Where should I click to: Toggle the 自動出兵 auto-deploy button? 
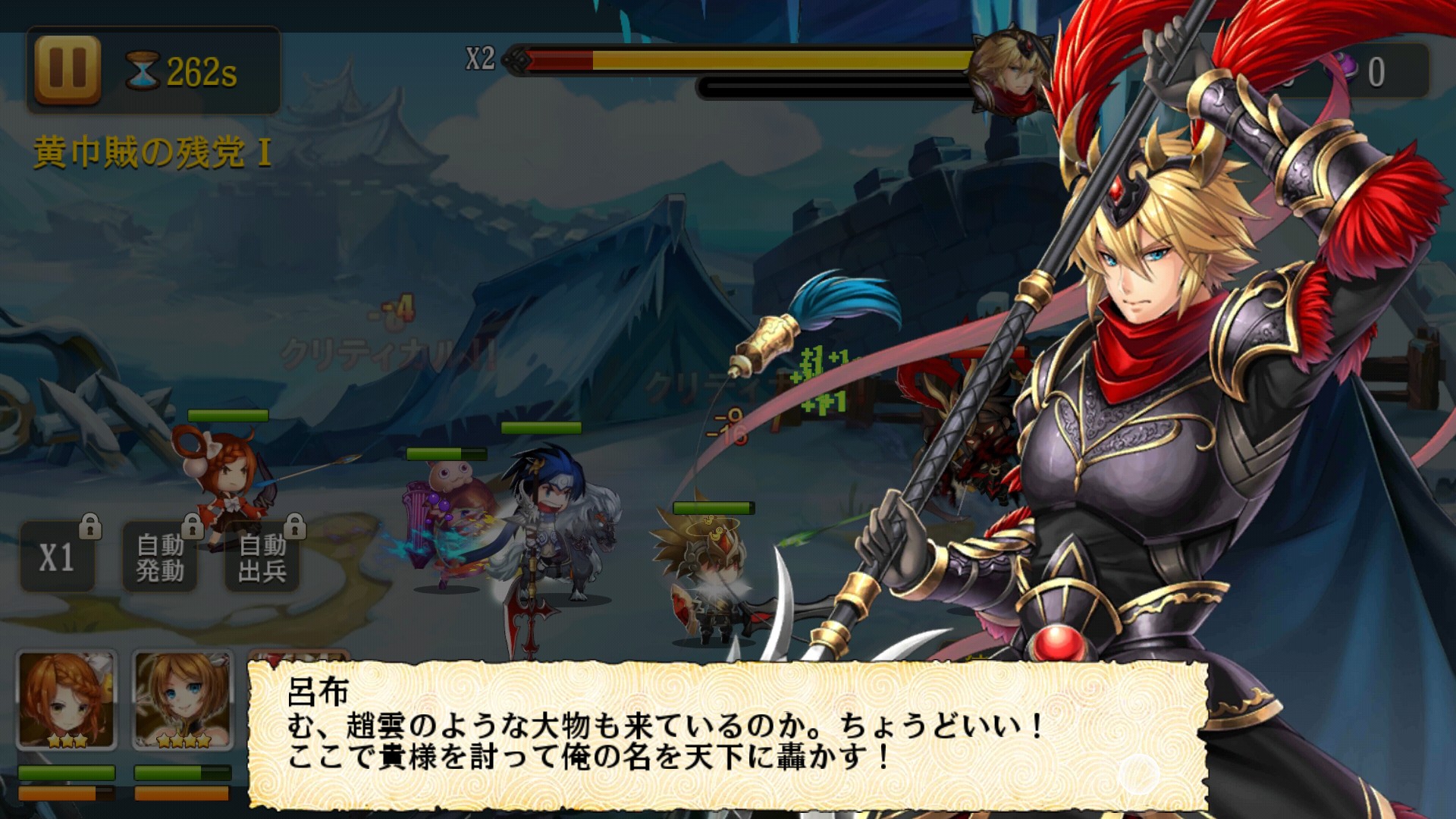point(262,558)
